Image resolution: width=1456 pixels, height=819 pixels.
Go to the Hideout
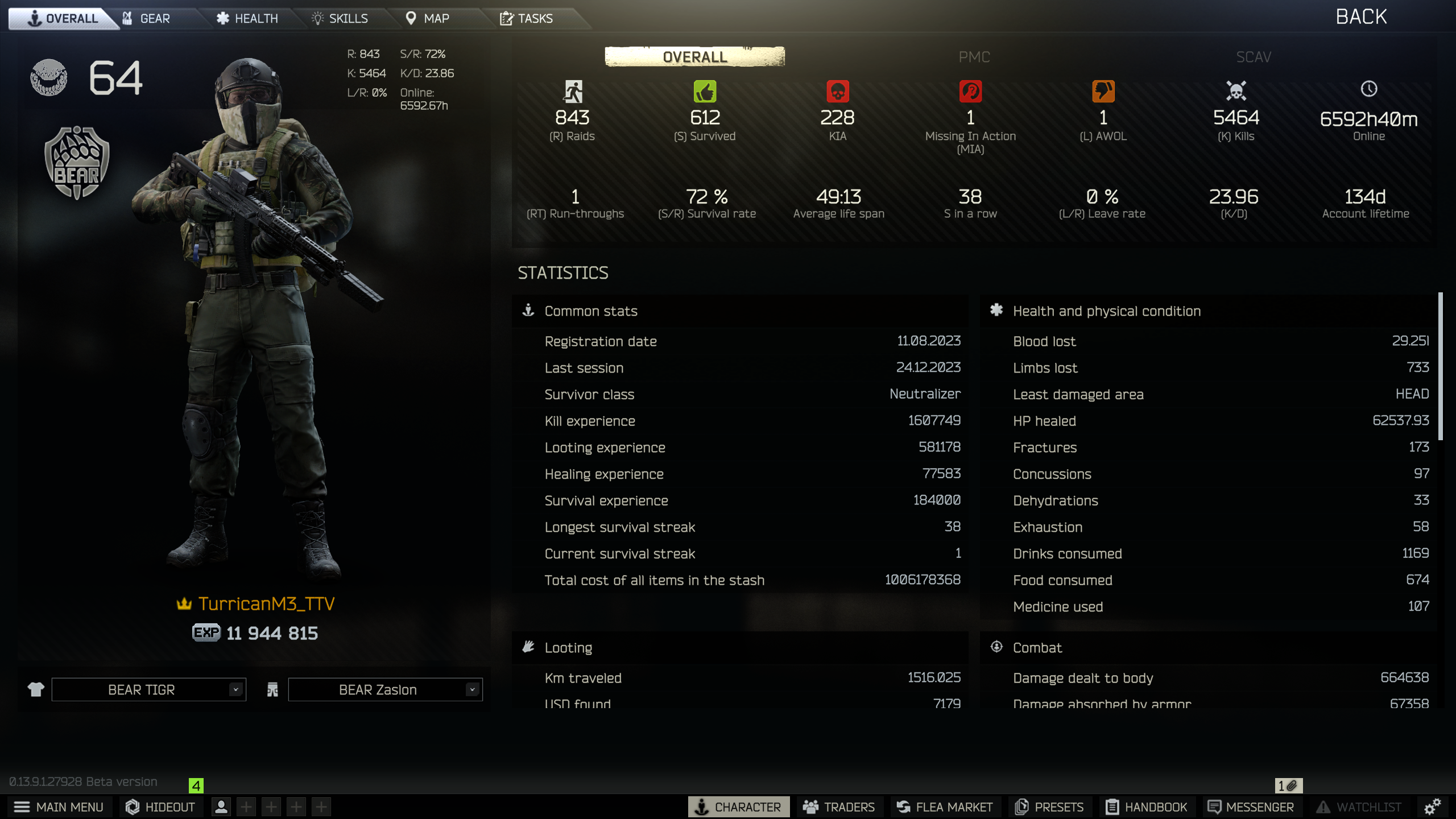point(160,806)
